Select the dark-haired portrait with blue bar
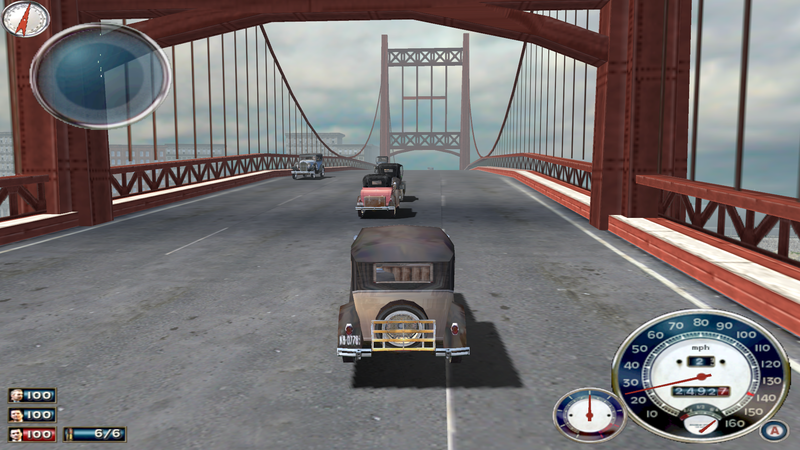 tap(17, 414)
